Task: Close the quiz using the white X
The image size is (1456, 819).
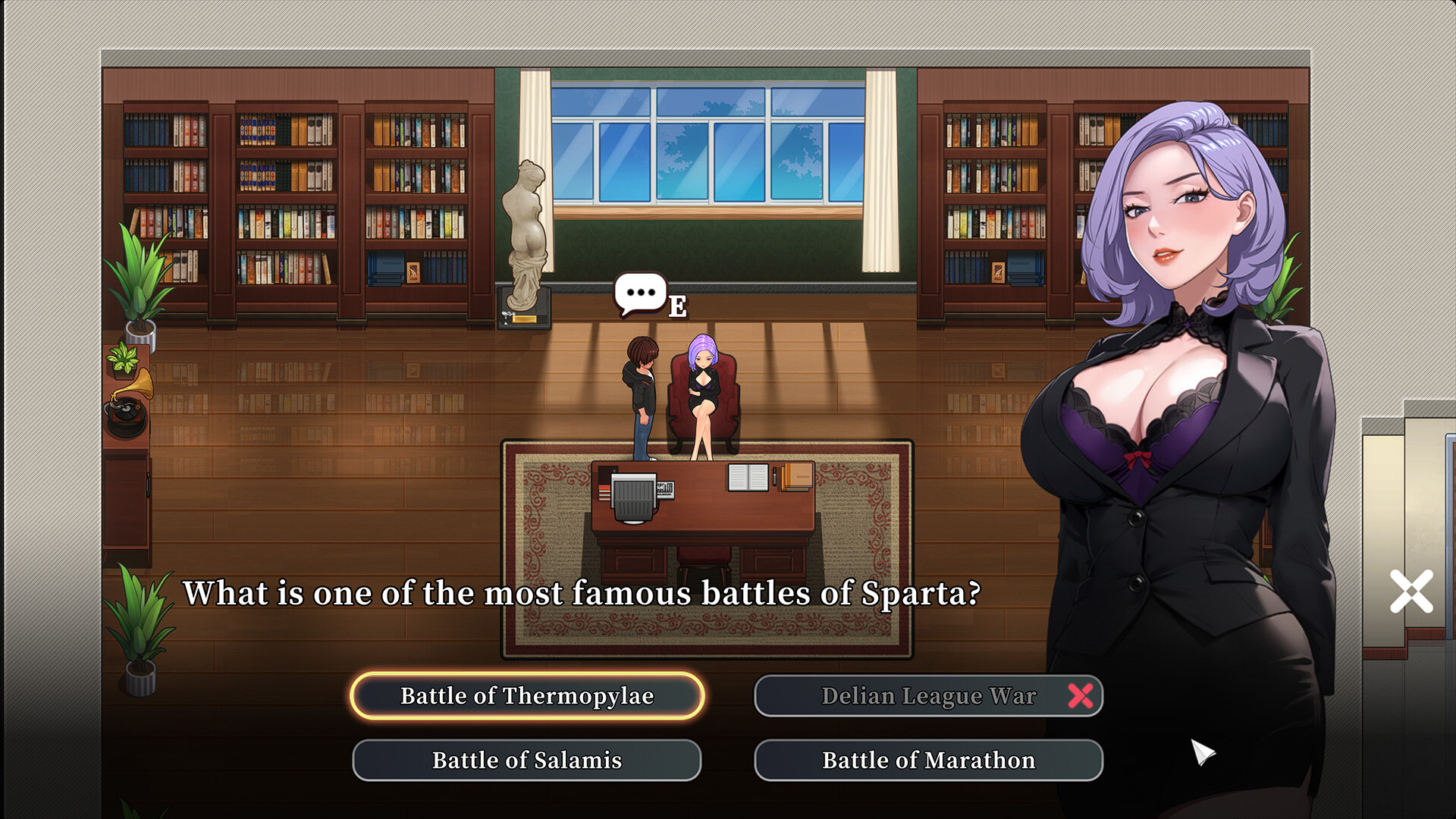Action: [x=1412, y=591]
